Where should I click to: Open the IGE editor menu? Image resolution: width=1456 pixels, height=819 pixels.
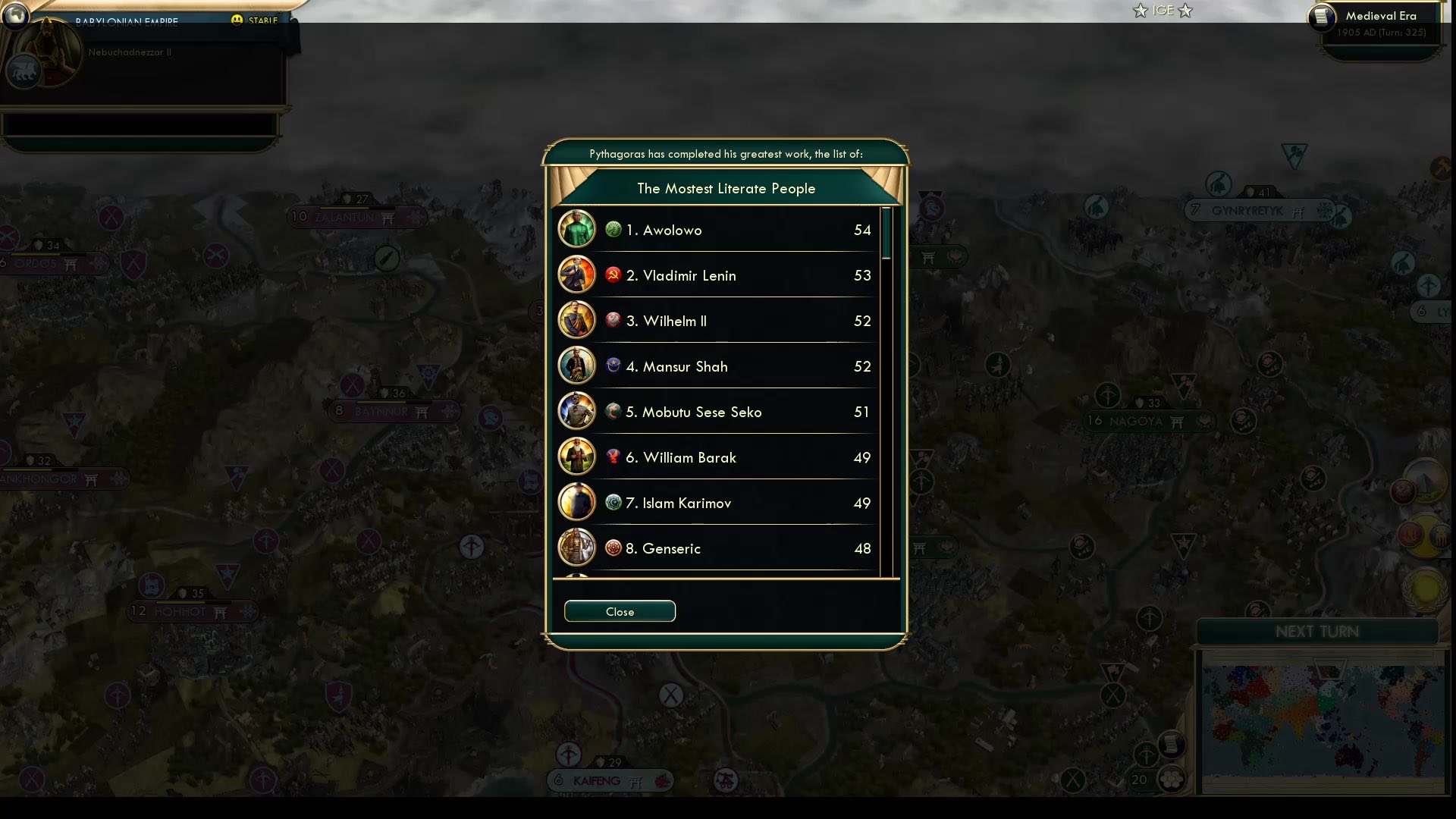pos(1162,11)
